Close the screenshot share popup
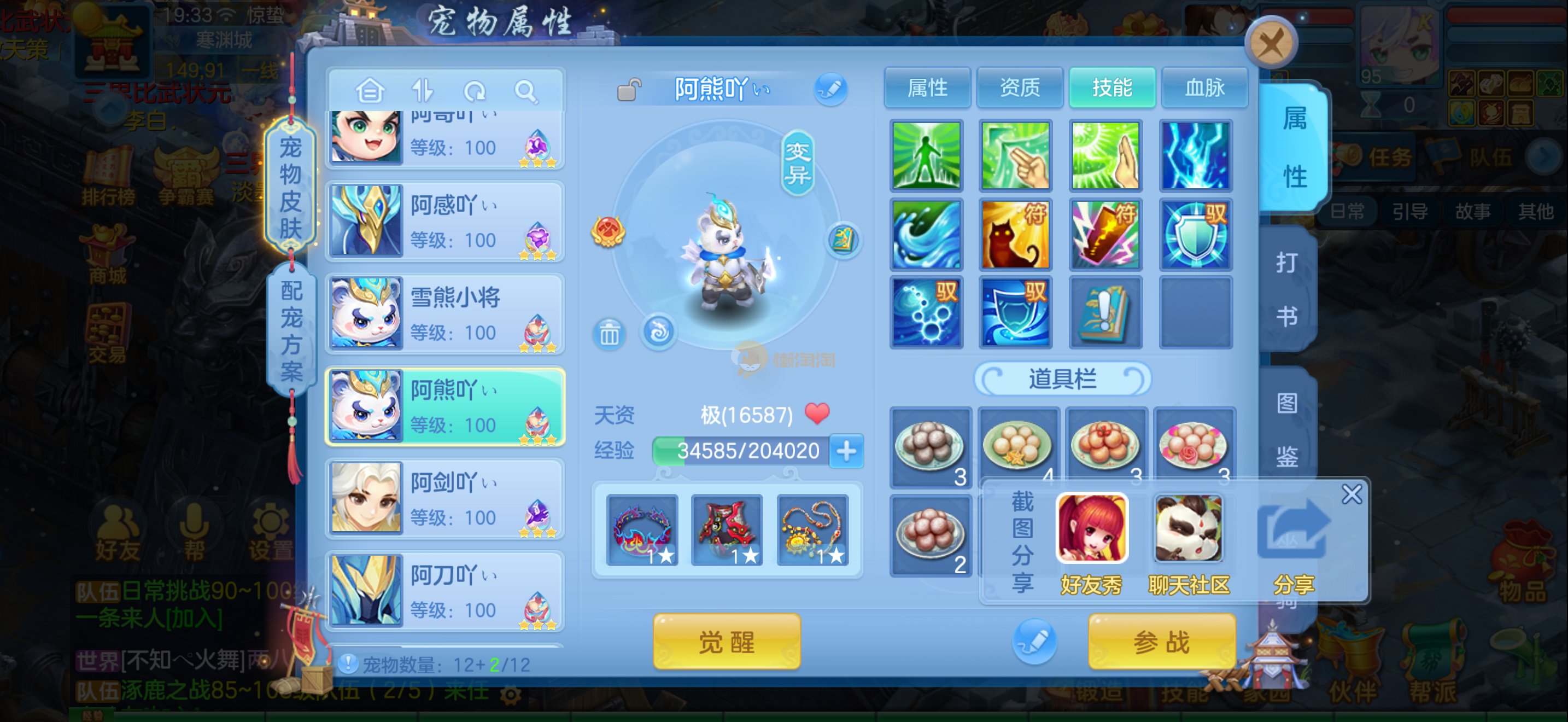Viewport: 1568px width, 722px height. (x=1351, y=494)
